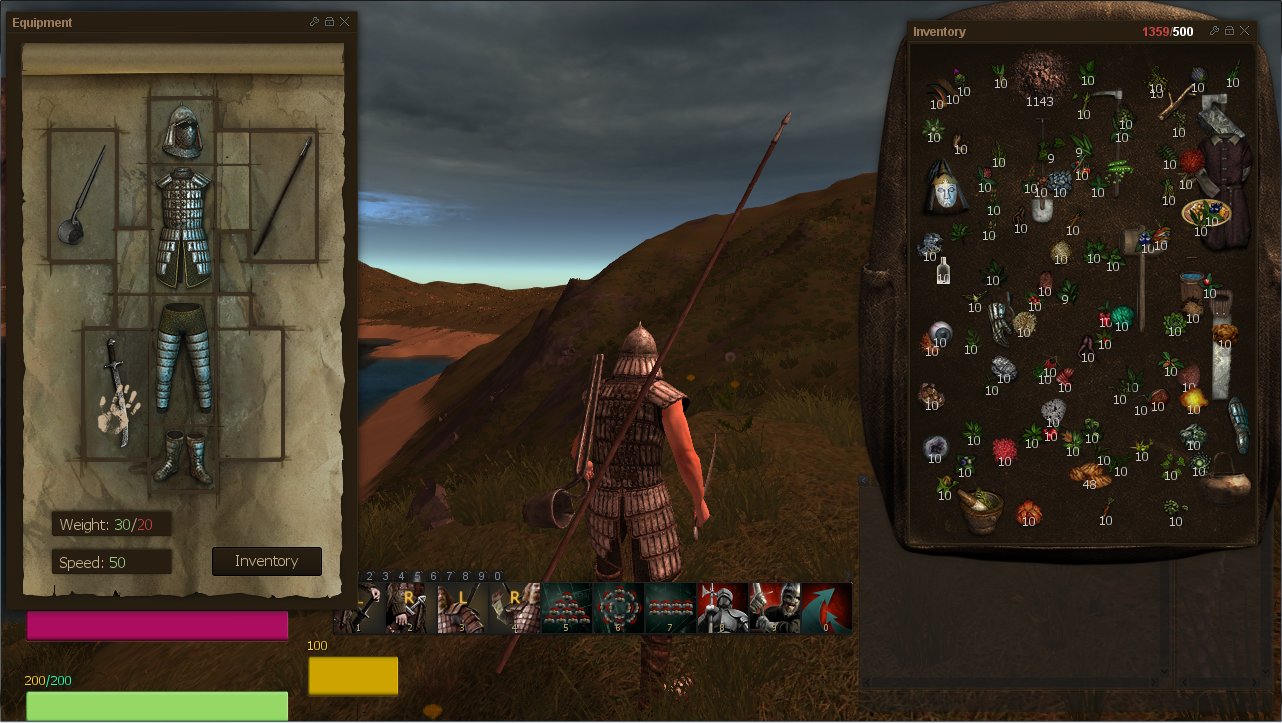Select the equipped scale chest armor
The image size is (1282, 723).
(184, 227)
